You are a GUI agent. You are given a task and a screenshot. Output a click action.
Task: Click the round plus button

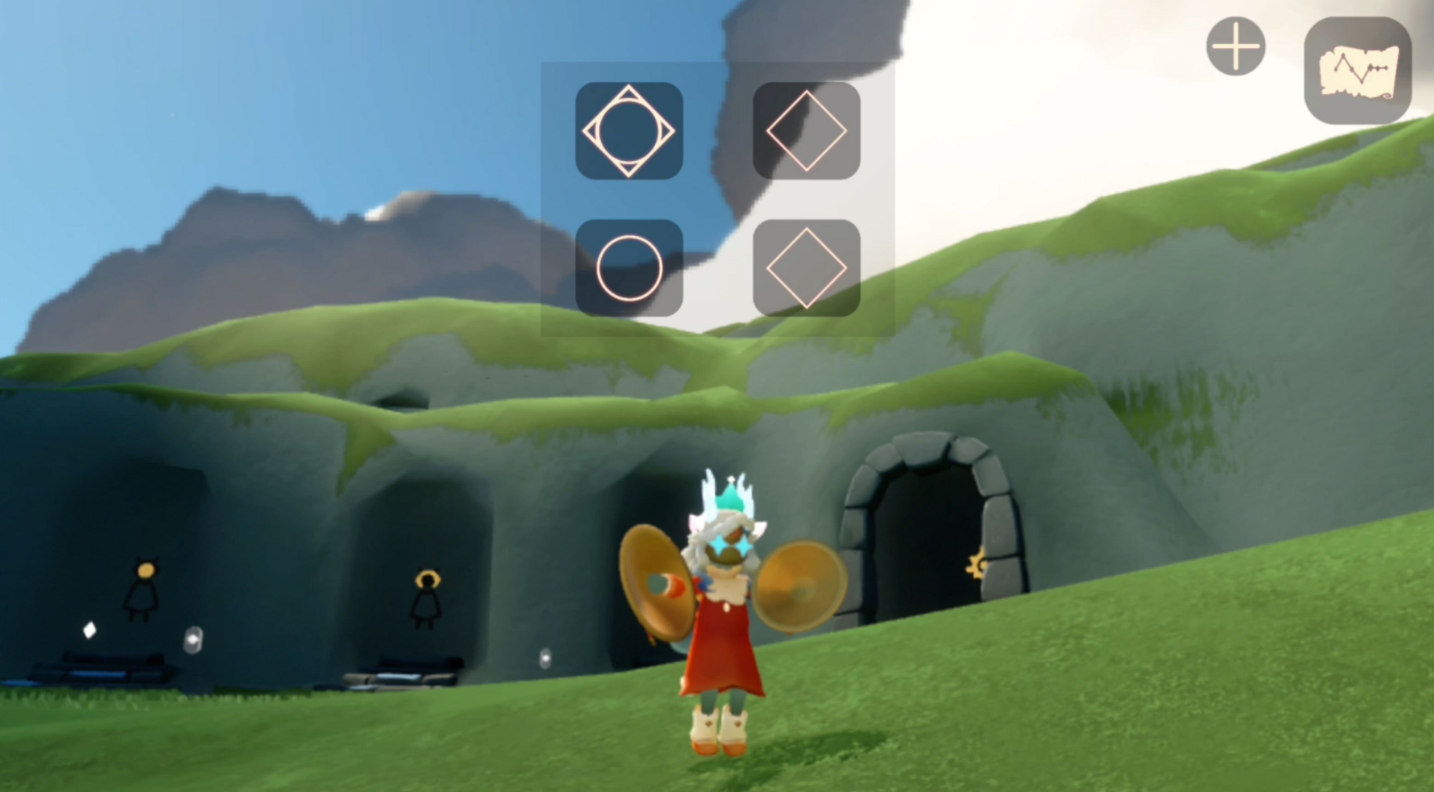[x=1235, y=47]
